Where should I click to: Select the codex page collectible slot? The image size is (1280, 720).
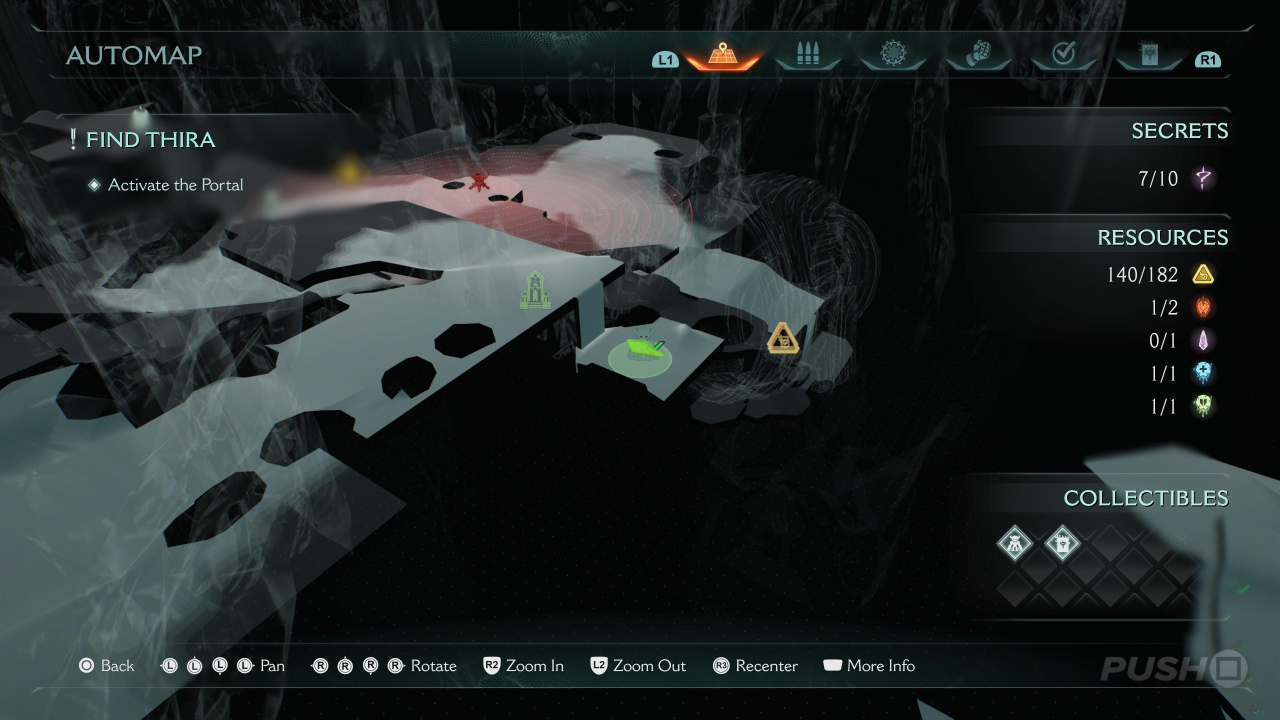click(x=1061, y=544)
